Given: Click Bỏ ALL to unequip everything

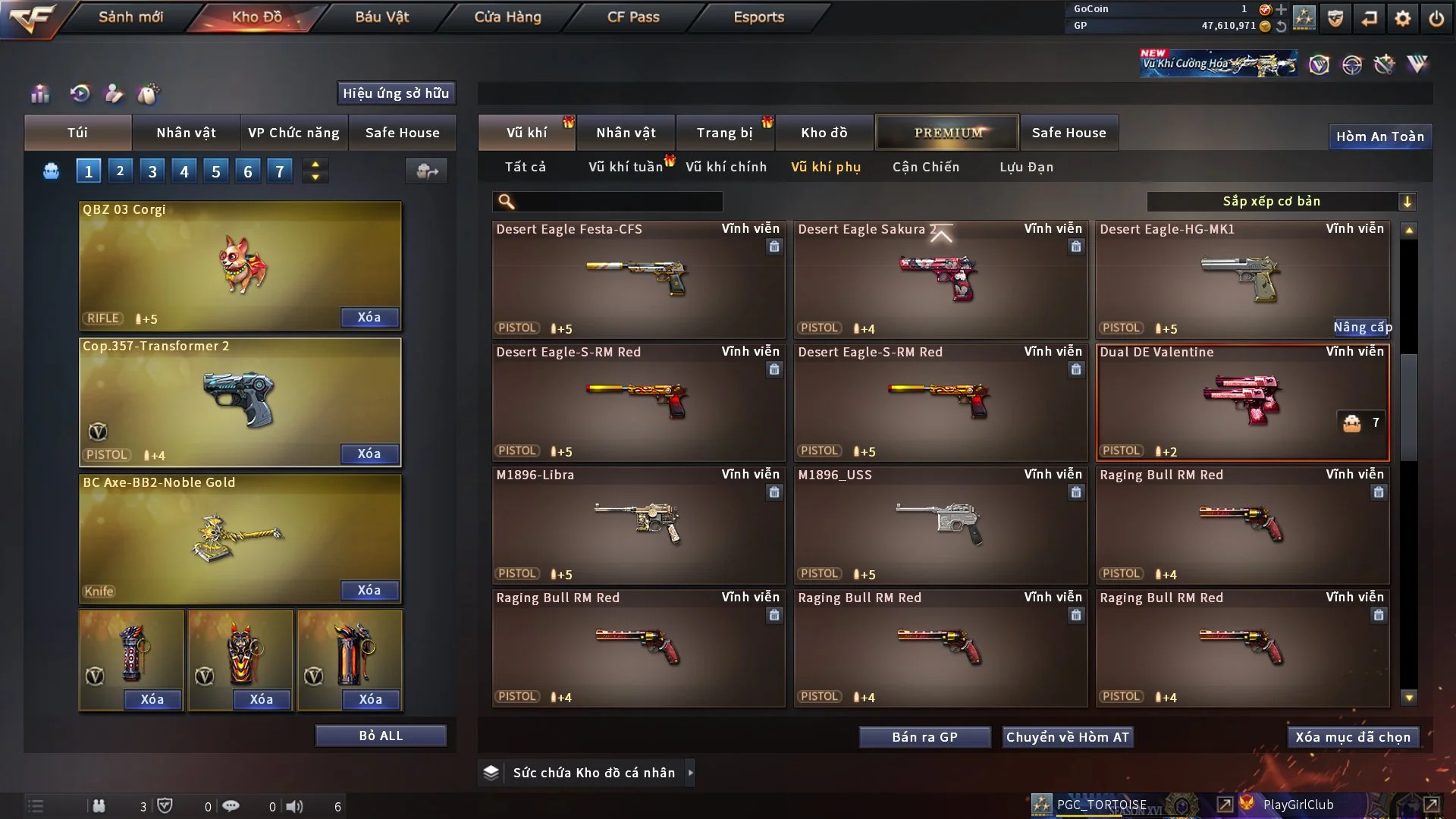Looking at the screenshot, I should pyautogui.click(x=381, y=736).
